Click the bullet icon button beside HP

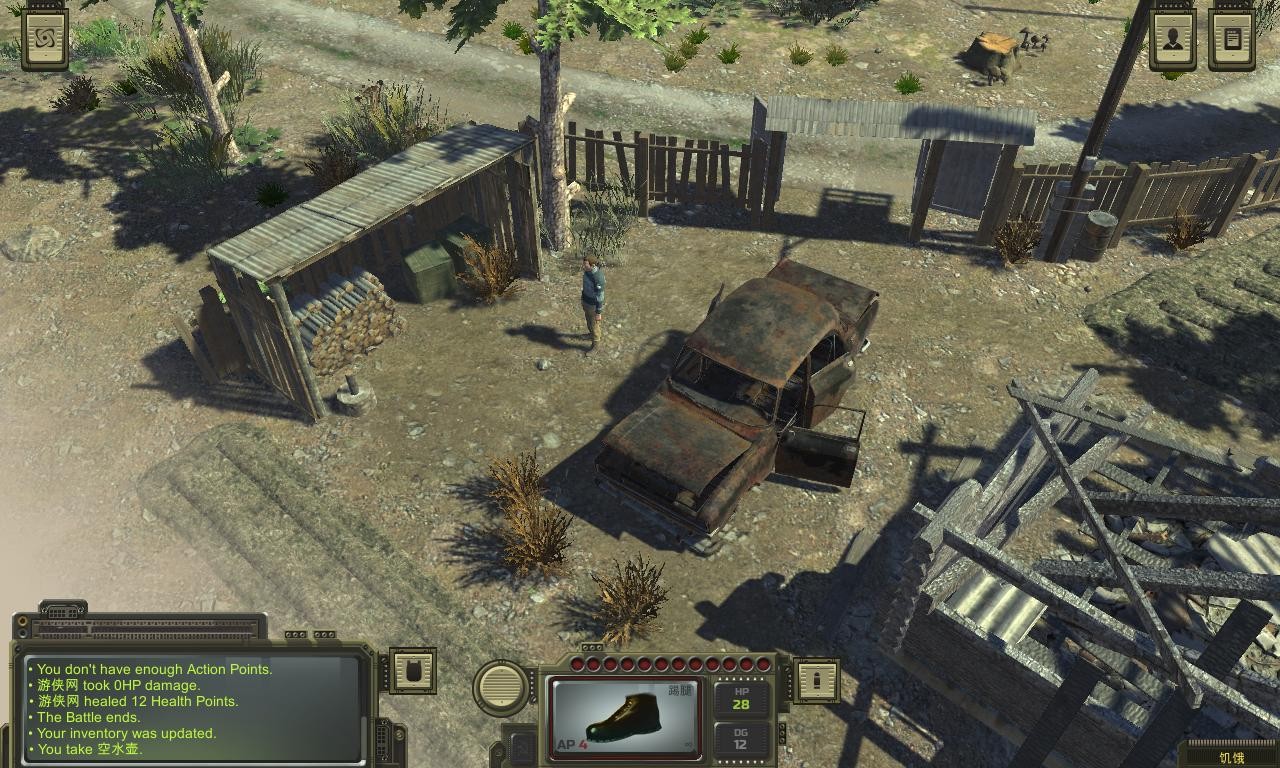pos(816,680)
